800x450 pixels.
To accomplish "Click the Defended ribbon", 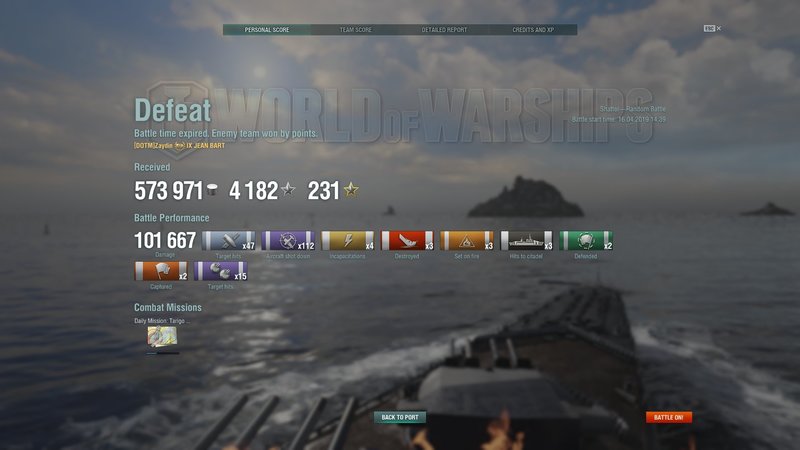I will point(586,241).
